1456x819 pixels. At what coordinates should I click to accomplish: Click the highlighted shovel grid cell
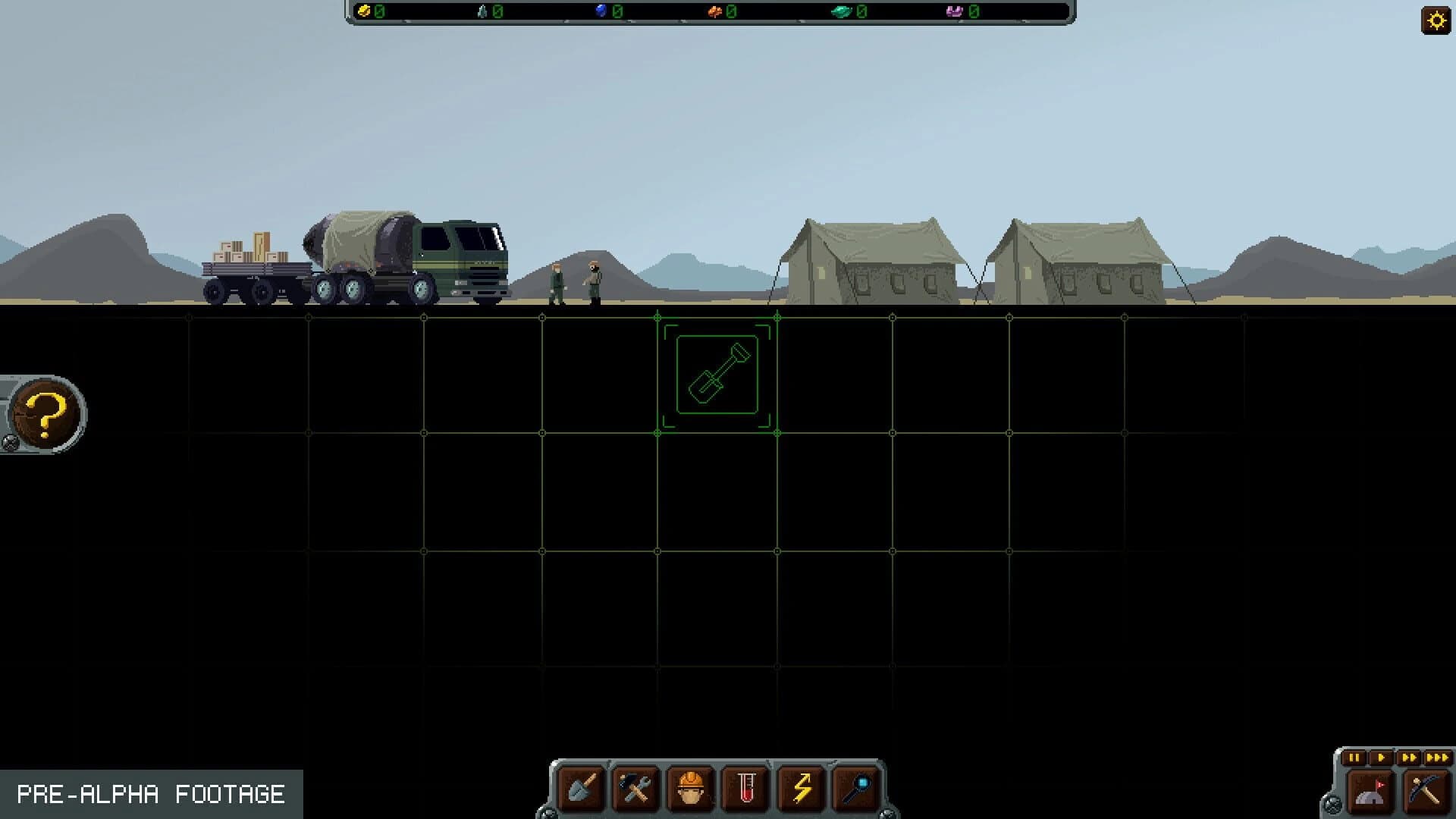tap(719, 376)
